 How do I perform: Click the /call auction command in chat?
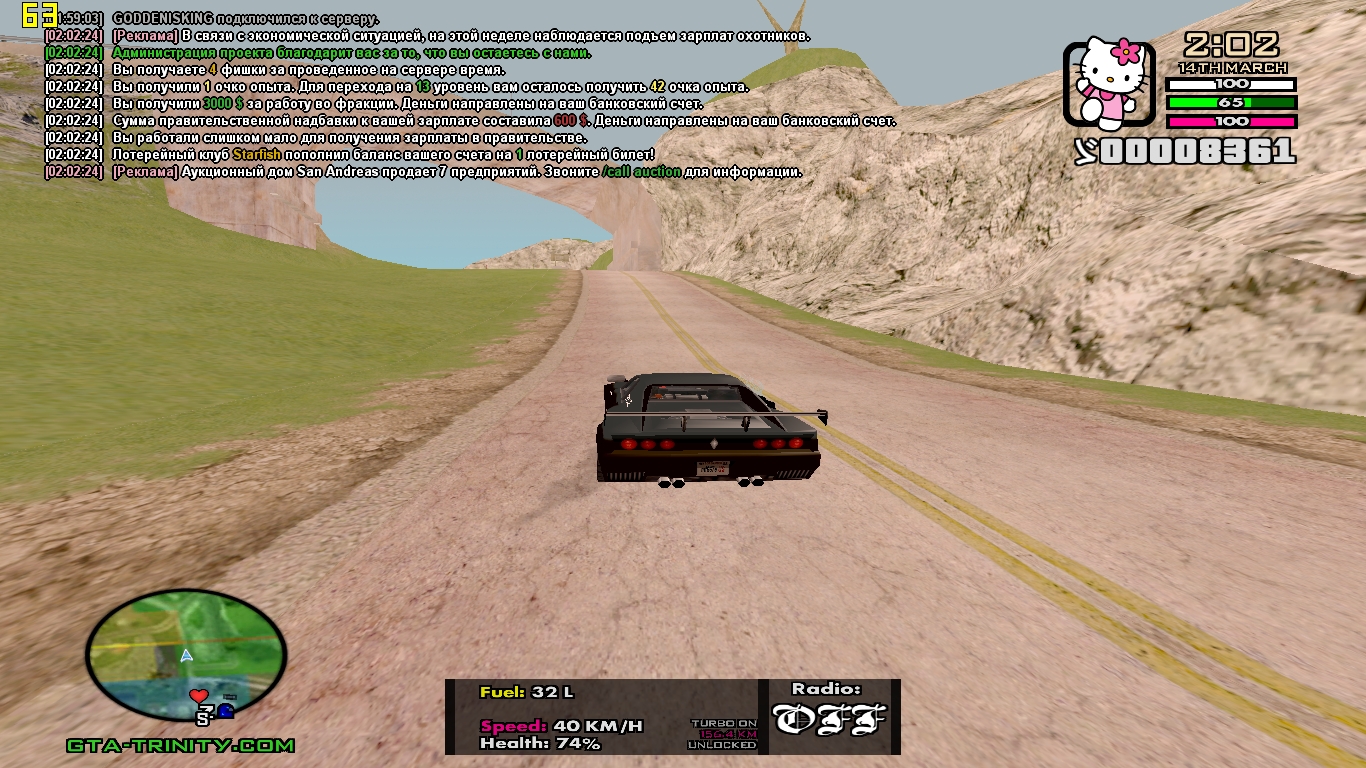pyautogui.click(x=641, y=172)
